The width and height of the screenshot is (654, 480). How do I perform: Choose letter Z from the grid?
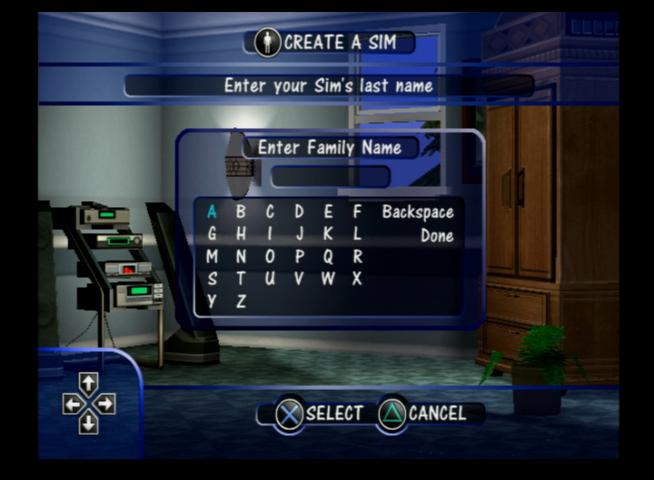(x=241, y=300)
